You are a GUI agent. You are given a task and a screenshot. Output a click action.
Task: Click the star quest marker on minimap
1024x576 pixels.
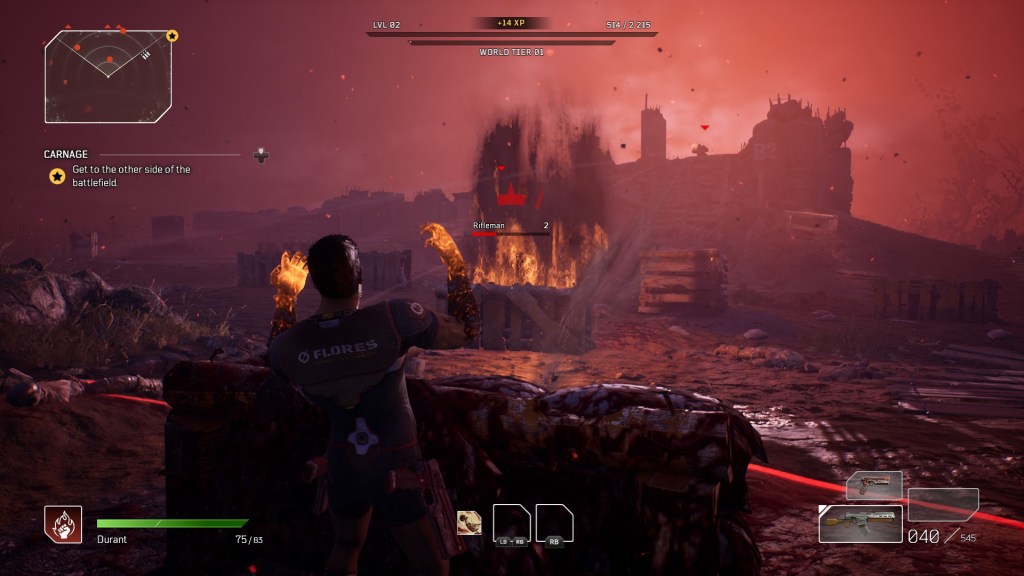click(x=172, y=36)
